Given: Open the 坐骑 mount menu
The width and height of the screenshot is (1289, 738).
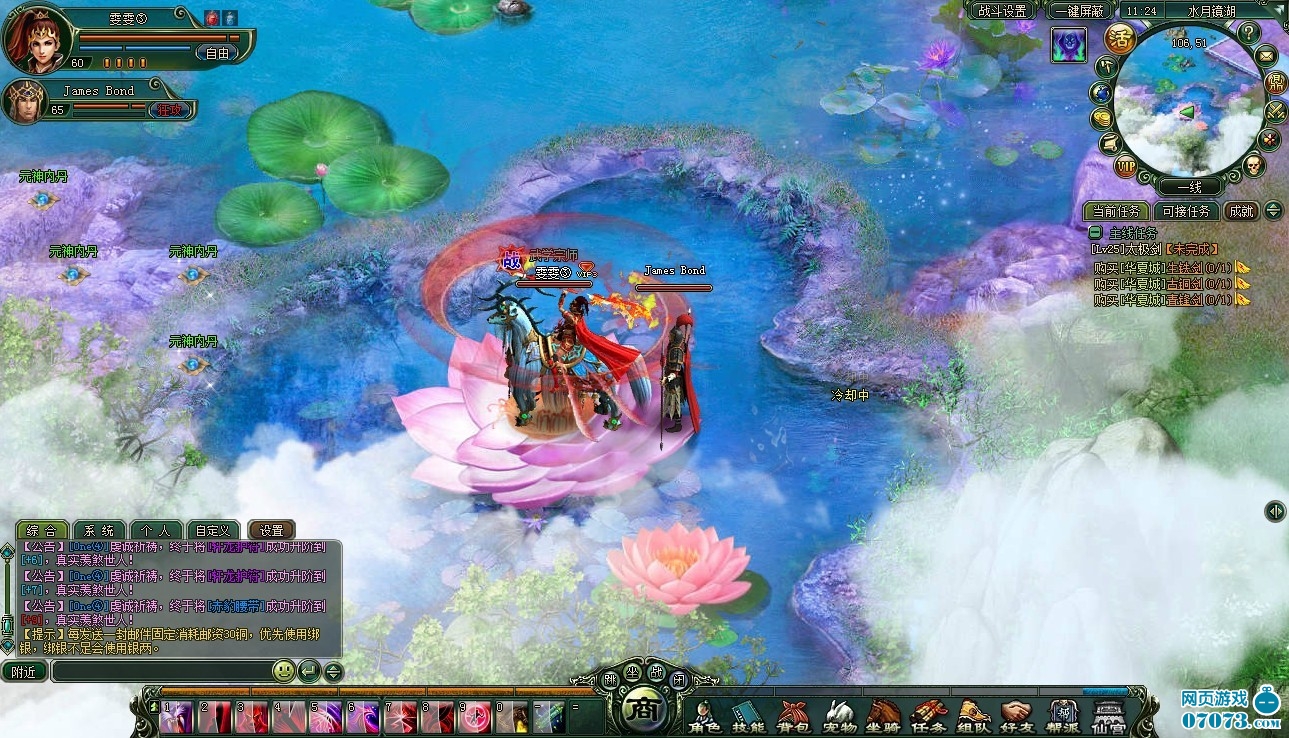Looking at the screenshot, I should (883, 716).
